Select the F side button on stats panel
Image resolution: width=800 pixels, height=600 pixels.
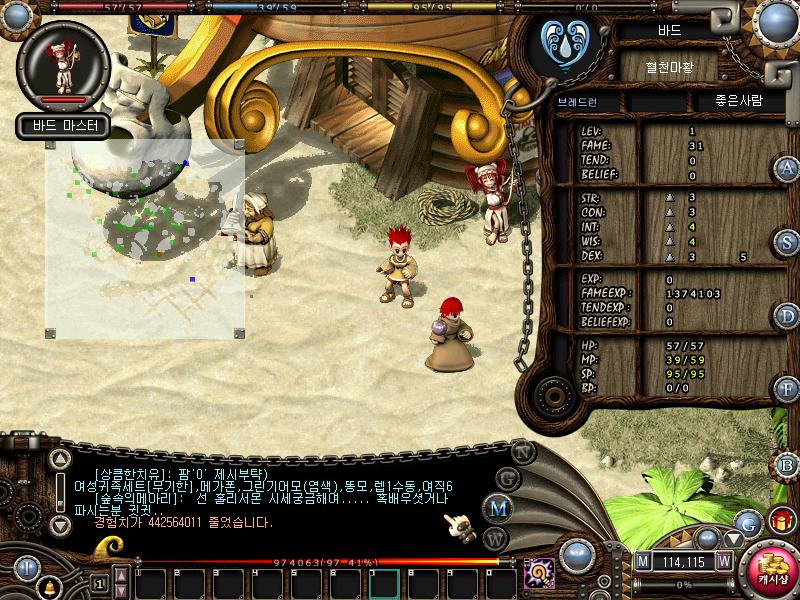[787, 389]
